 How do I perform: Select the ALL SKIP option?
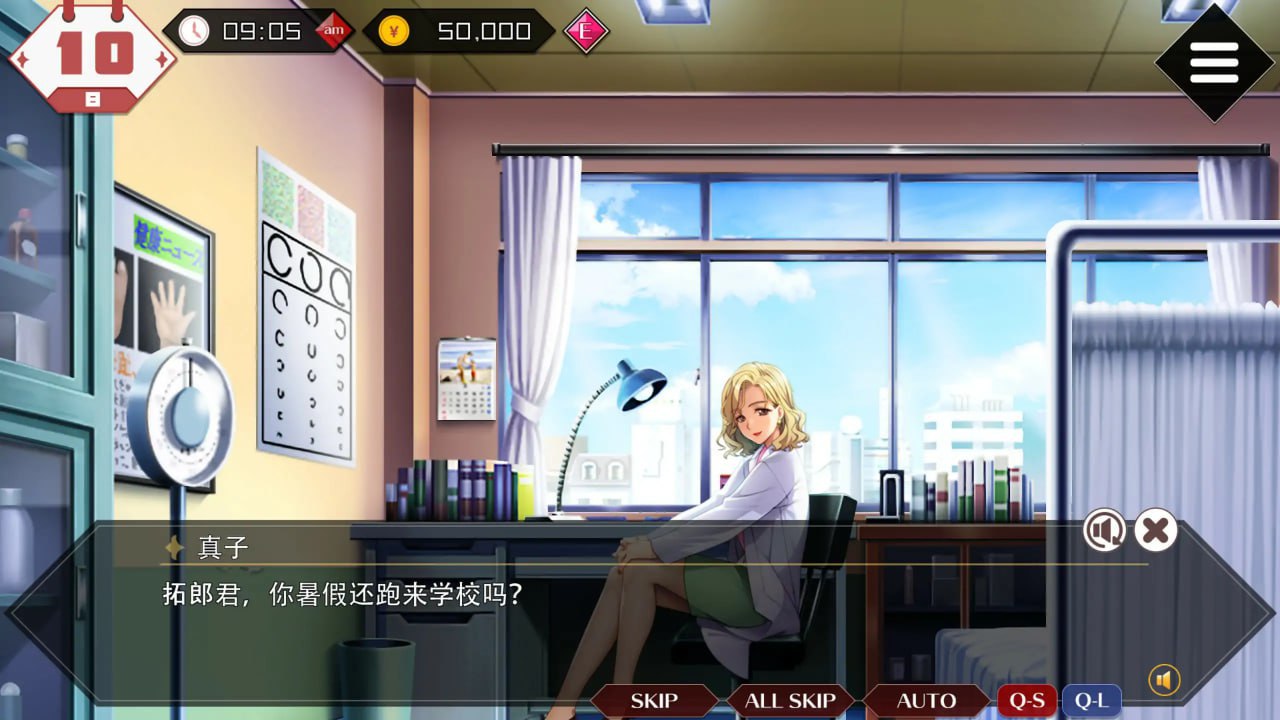pos(789,700)
